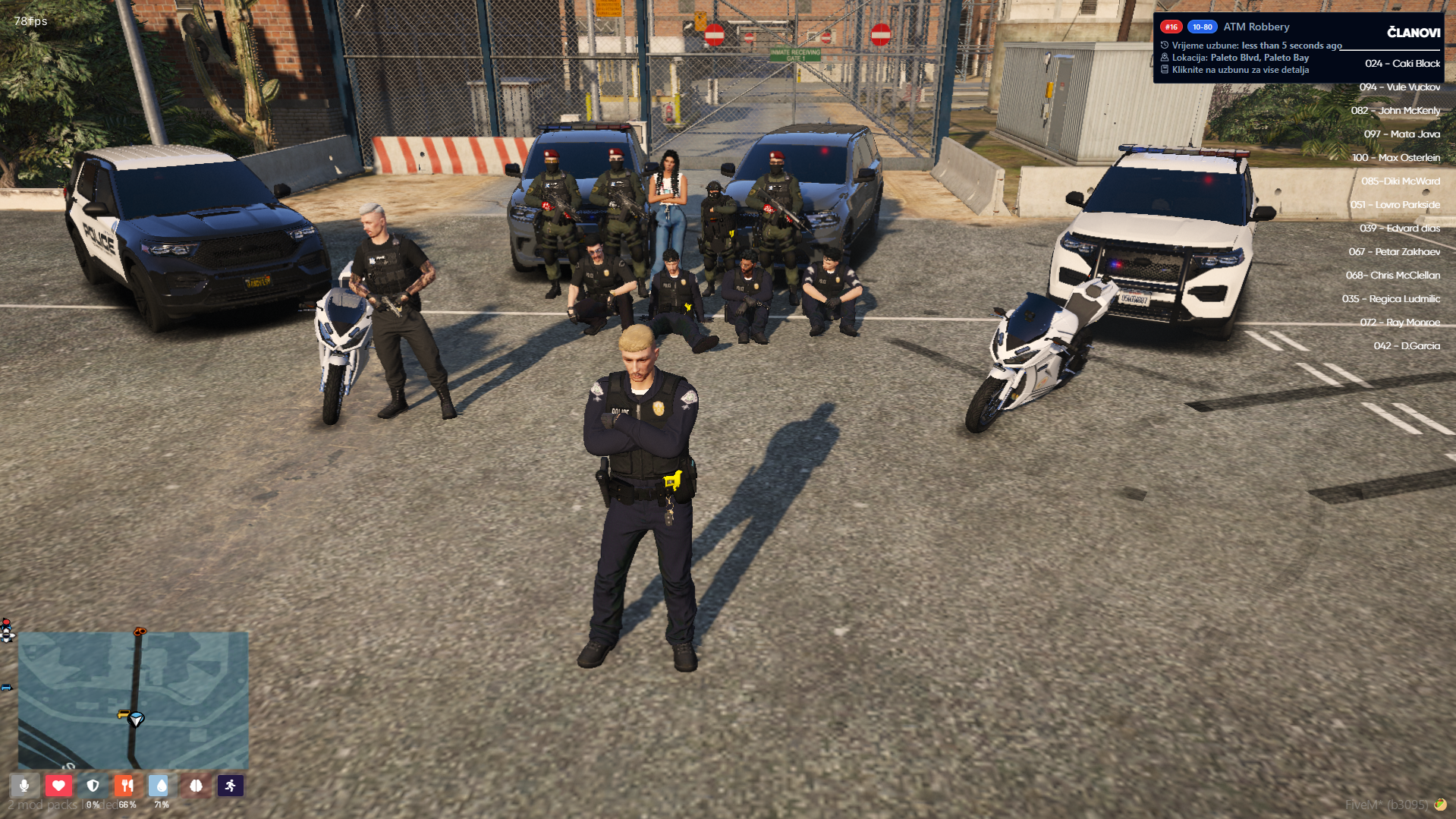Click the clock icon beside Vrijeme uzbune
1456x819 pixels.
(1164, 44)
